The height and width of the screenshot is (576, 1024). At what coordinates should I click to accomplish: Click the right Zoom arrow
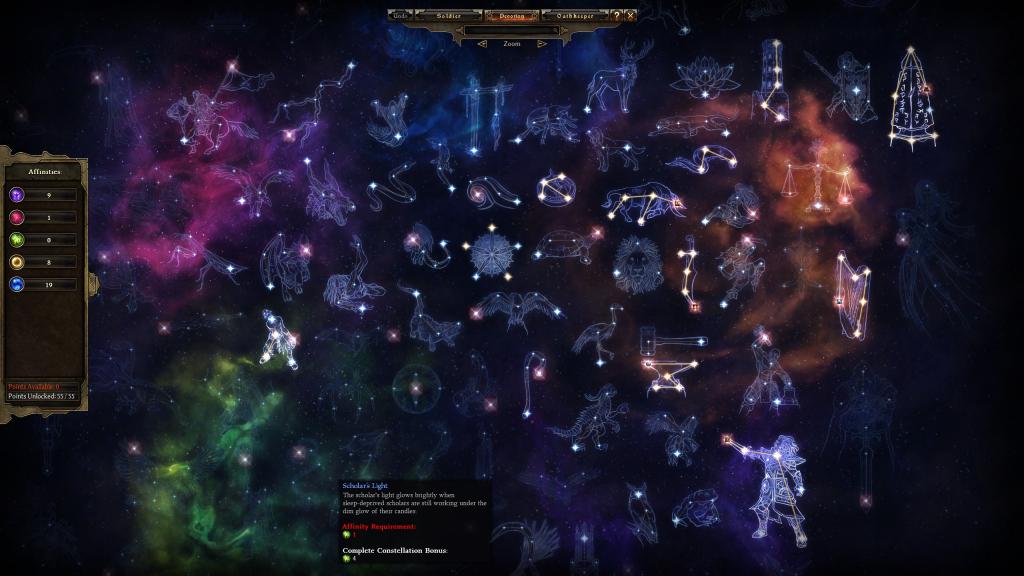click(541, 44)
